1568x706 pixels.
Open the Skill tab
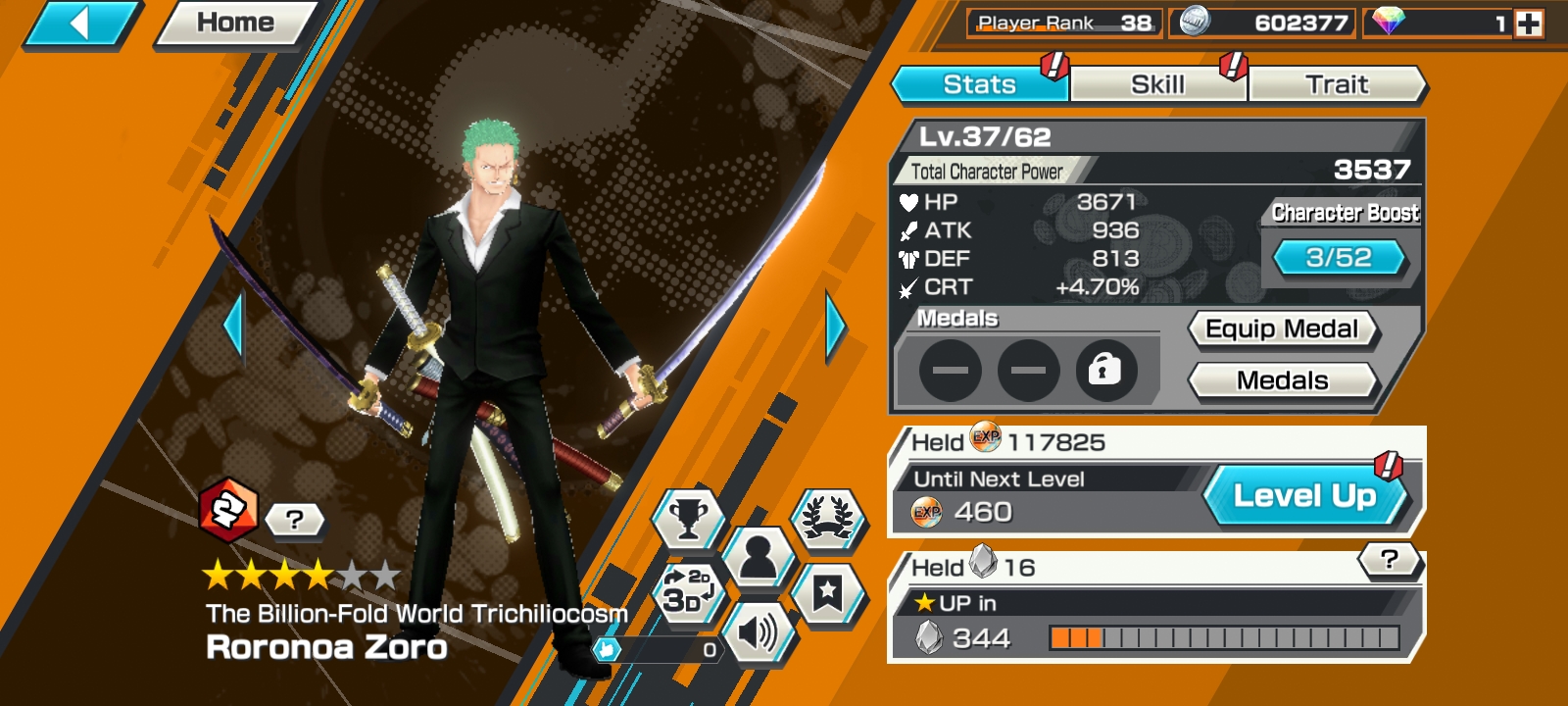coord(1157,85)
